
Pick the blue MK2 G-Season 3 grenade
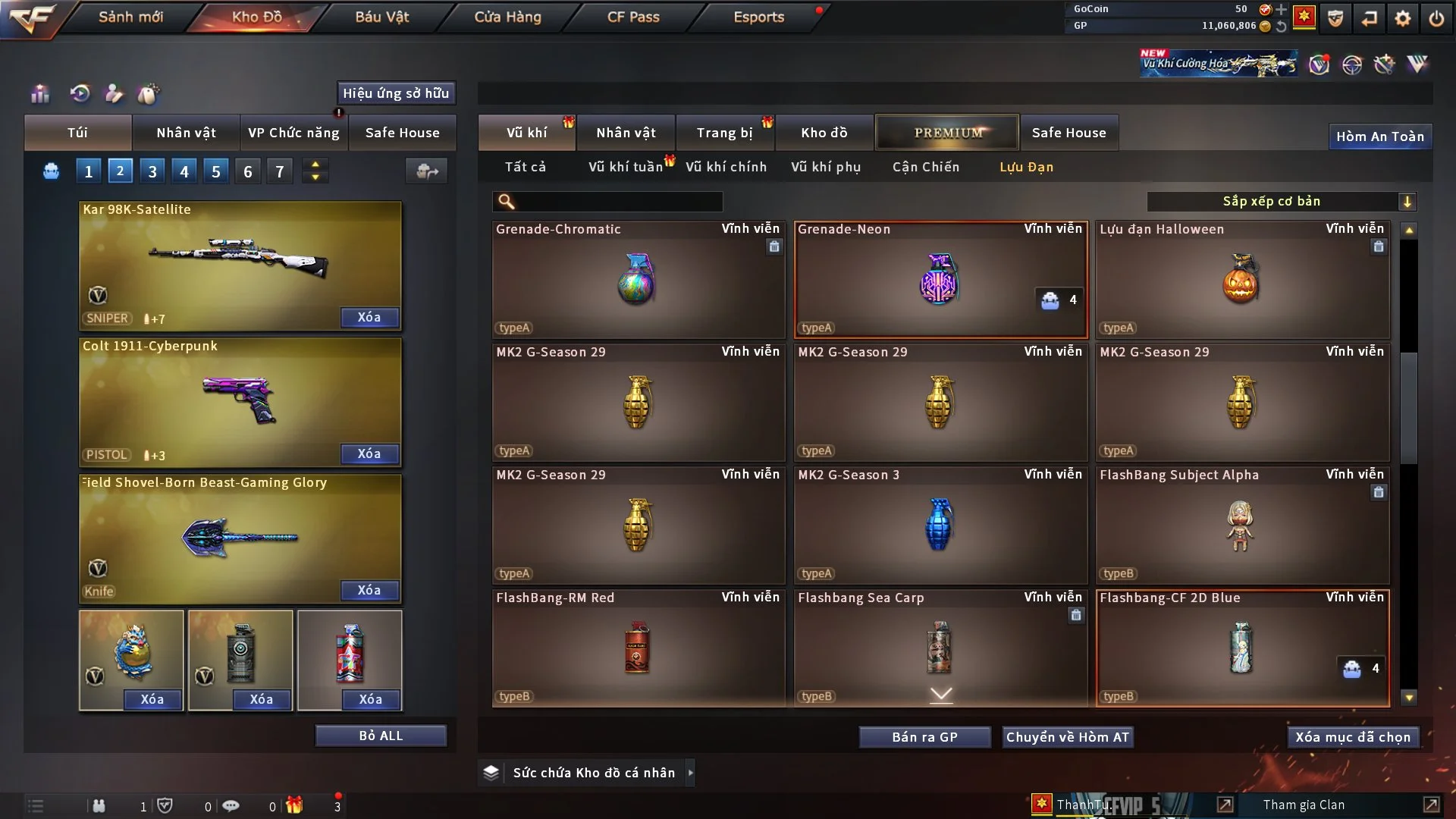coord(940,525)
